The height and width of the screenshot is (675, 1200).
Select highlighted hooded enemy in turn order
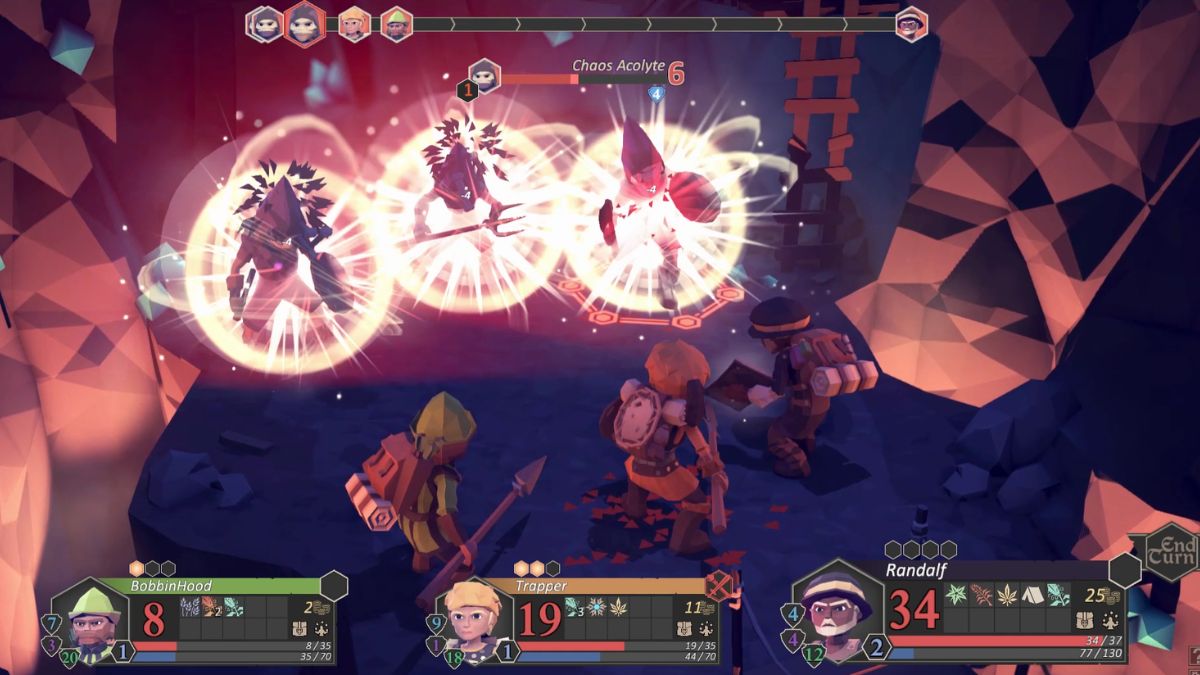305,24
